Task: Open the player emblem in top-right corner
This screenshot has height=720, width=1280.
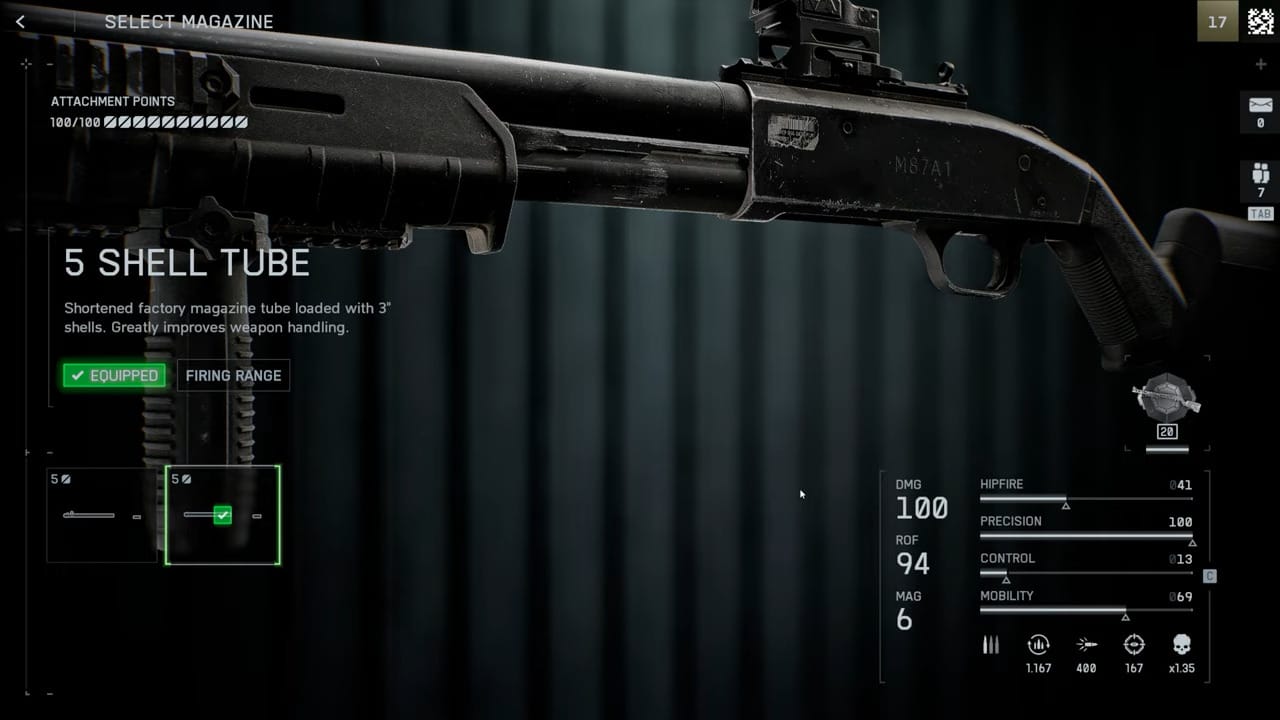Action: coord(1260,21)
